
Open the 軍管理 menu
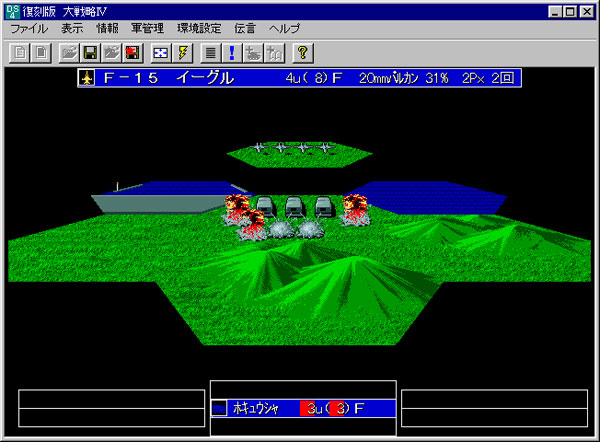click(148, 29)
